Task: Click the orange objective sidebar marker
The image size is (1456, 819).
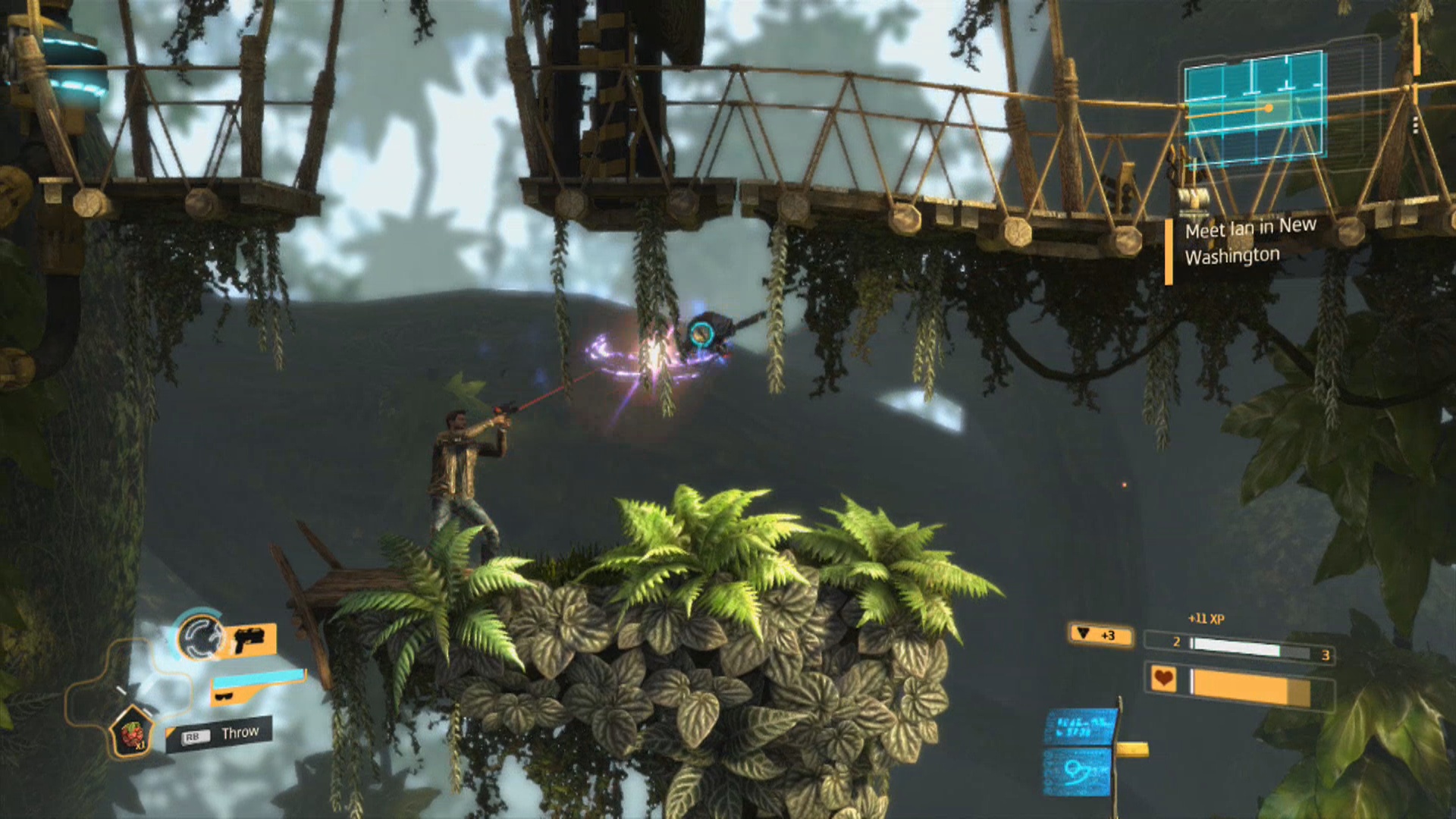Action: [1169, 250]
